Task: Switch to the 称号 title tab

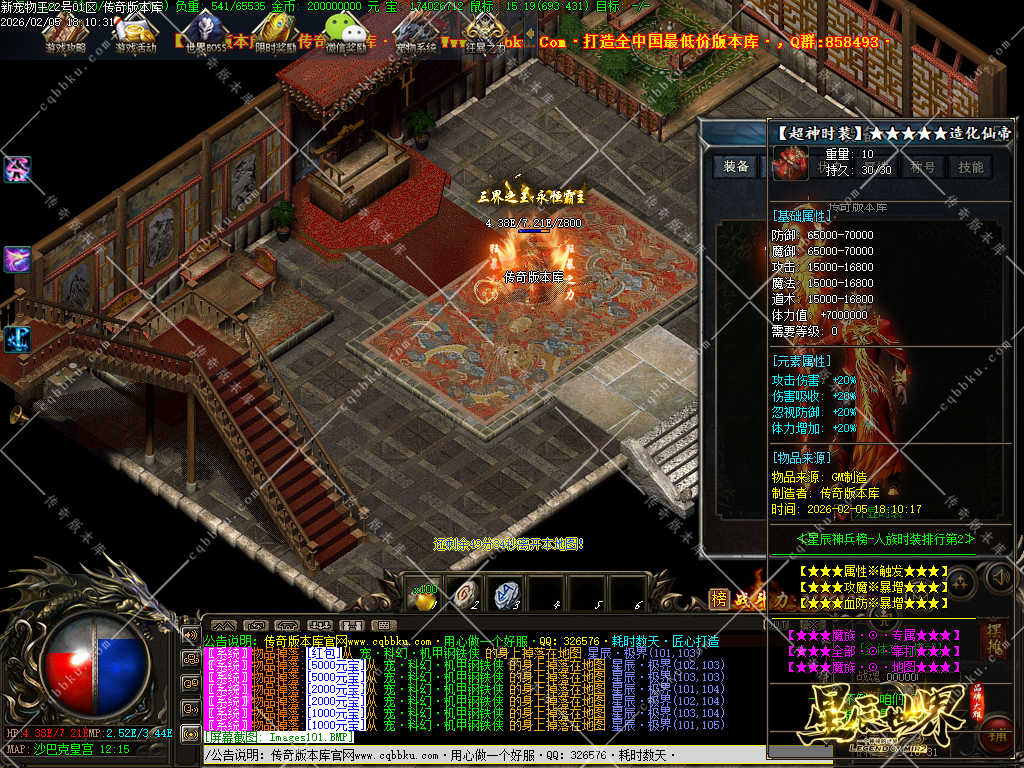Action: 923,167
